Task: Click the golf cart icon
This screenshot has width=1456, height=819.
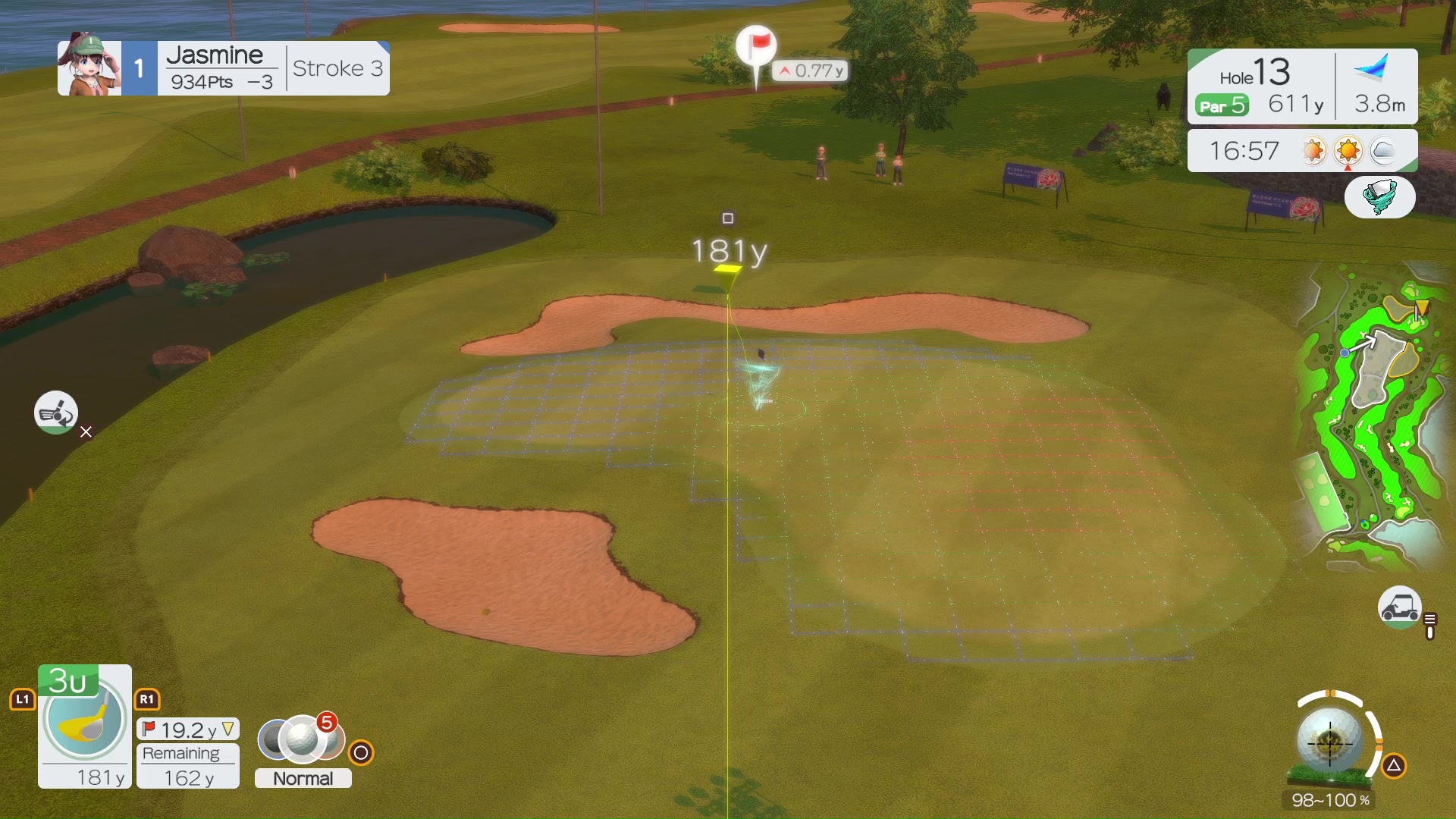Action: point(1398,607)
